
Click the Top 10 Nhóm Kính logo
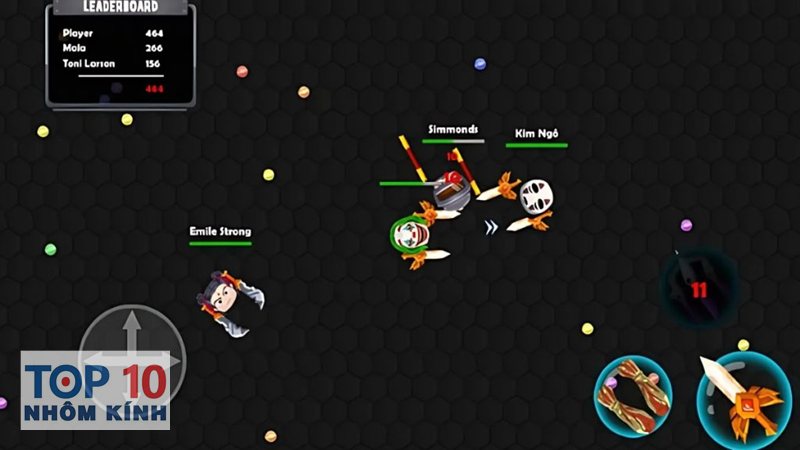[x=95, y=391]
